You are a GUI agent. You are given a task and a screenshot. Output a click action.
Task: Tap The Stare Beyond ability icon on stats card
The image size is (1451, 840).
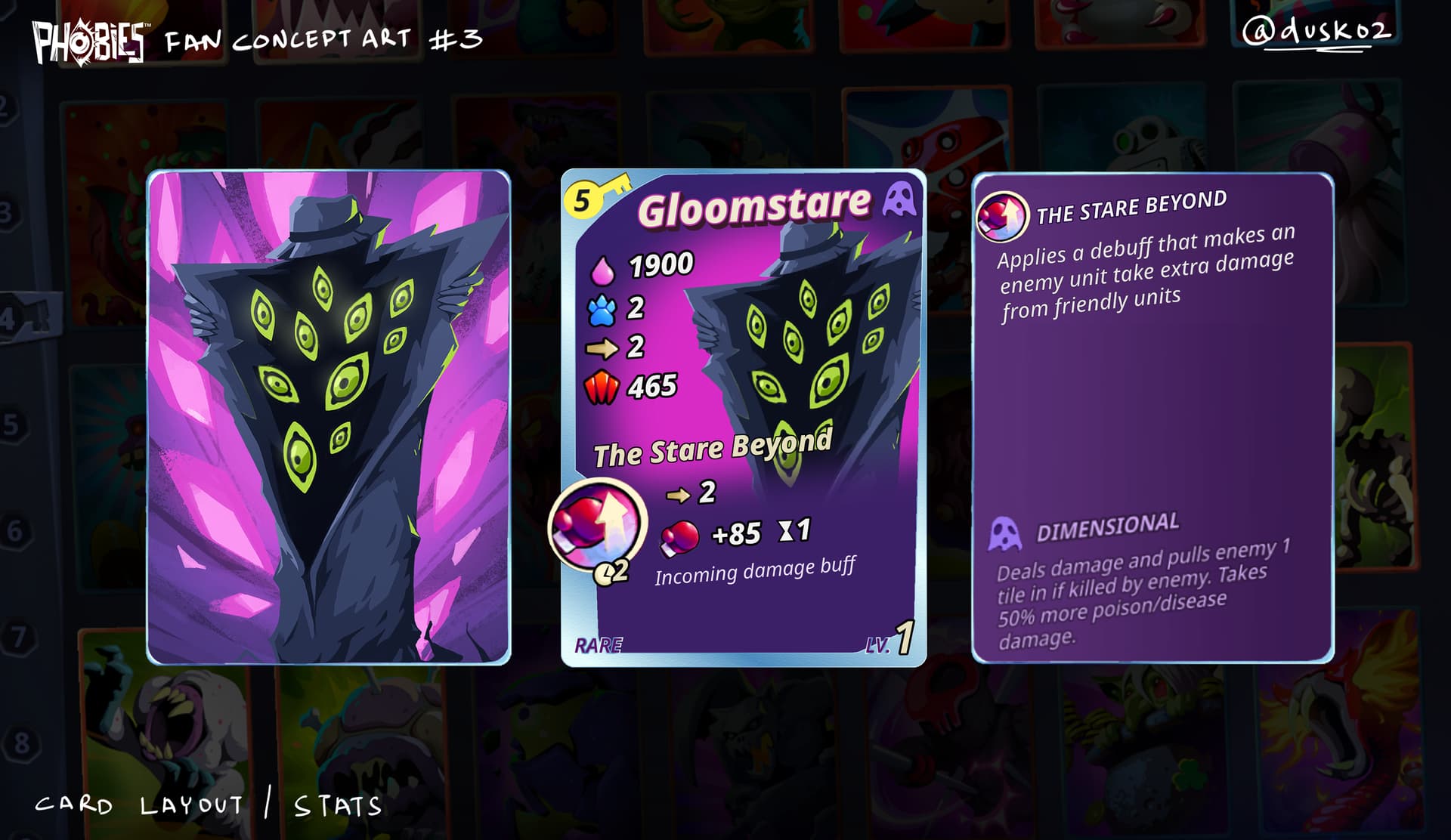pyautogui.click(x=597, y=524)
